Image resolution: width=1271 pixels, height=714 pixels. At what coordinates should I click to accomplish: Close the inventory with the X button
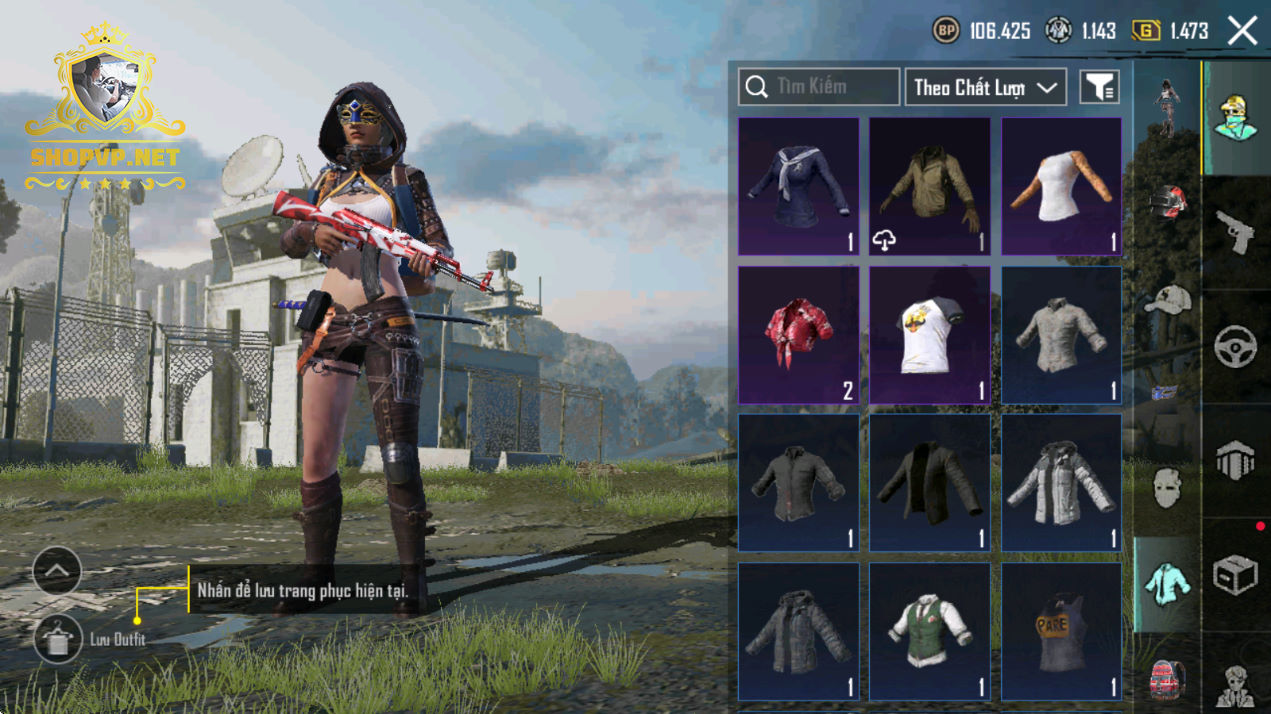(x=1242, y=31)
